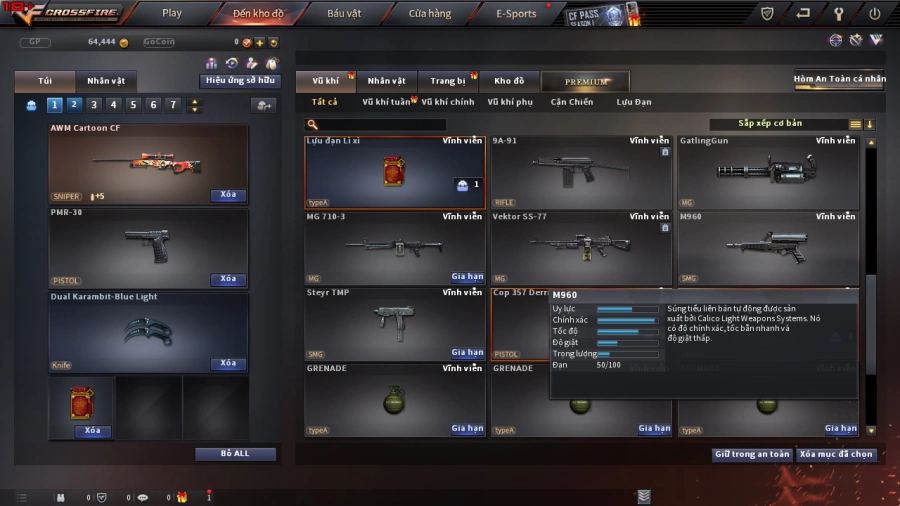Click Xóa mục đã chọn button
The image size is (900, 506).
836,454
